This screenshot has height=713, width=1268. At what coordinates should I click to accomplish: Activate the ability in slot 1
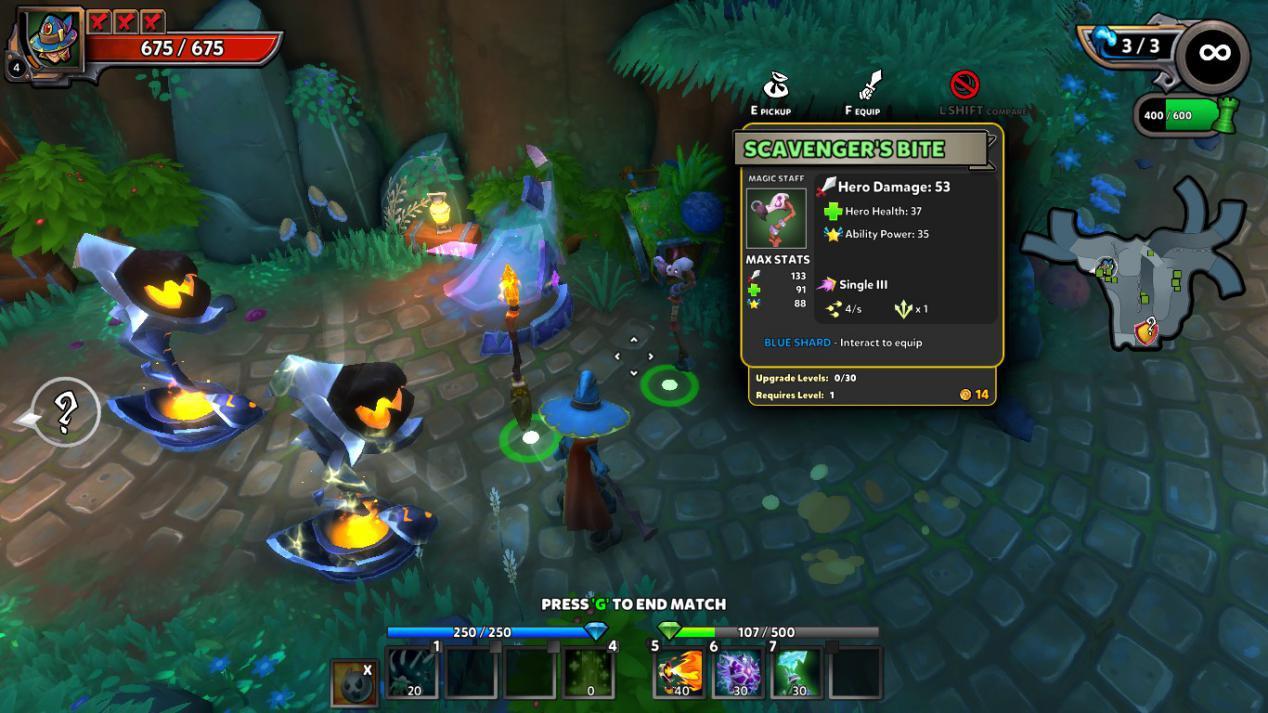[x=413, y=672]
